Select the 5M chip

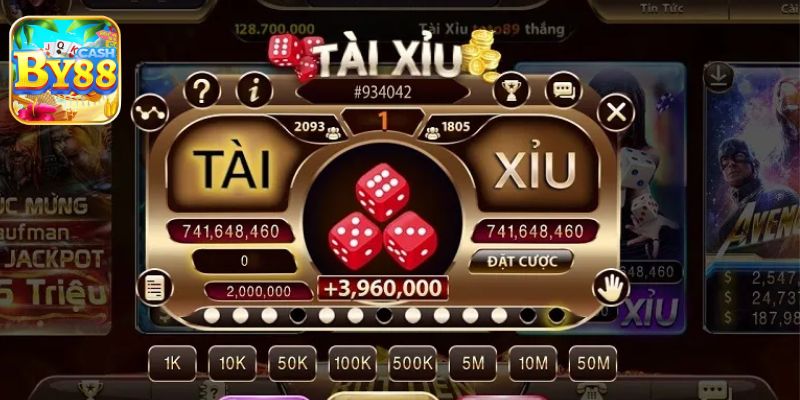[473, 363]
